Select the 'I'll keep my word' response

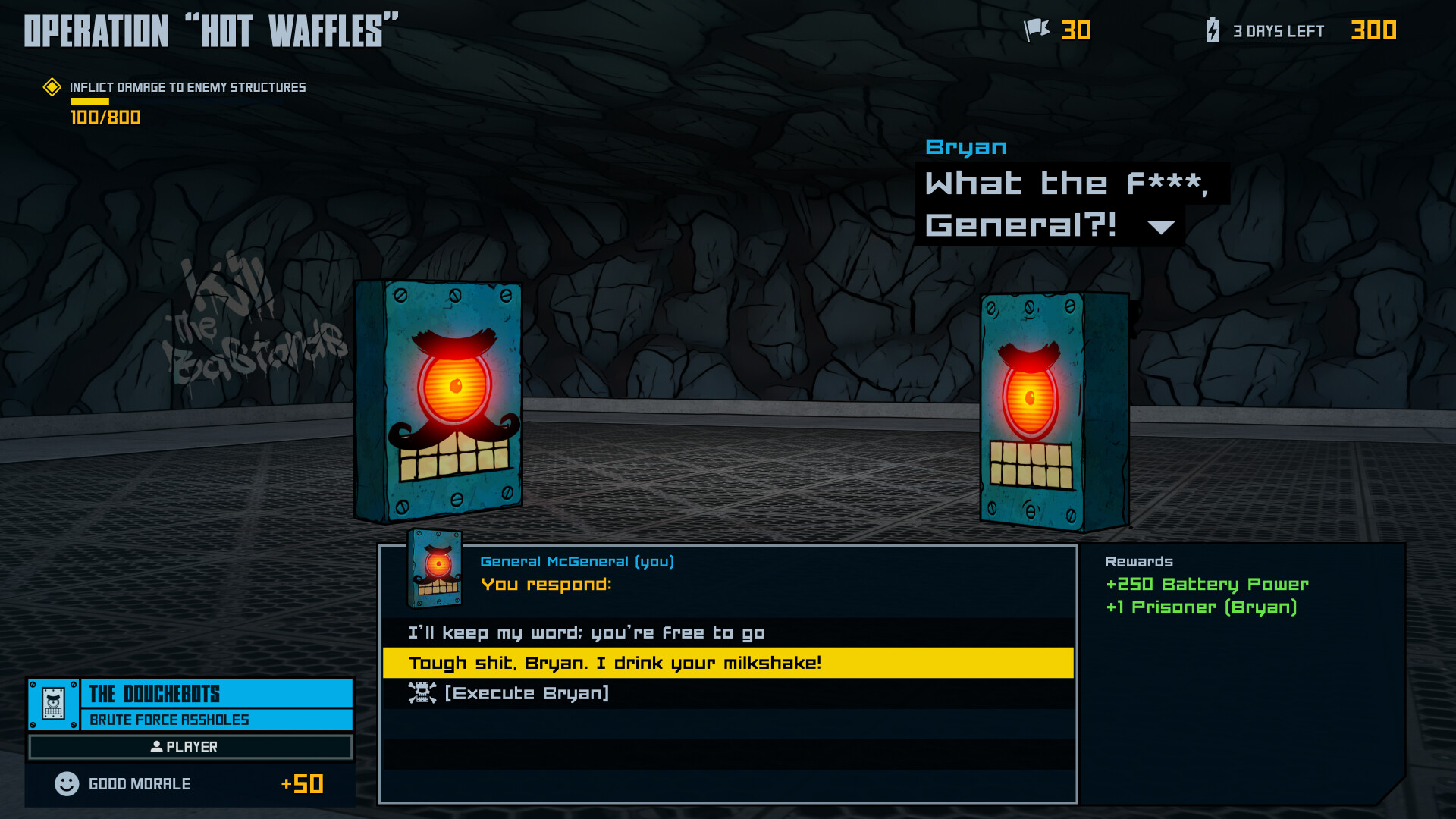(585, 632)
